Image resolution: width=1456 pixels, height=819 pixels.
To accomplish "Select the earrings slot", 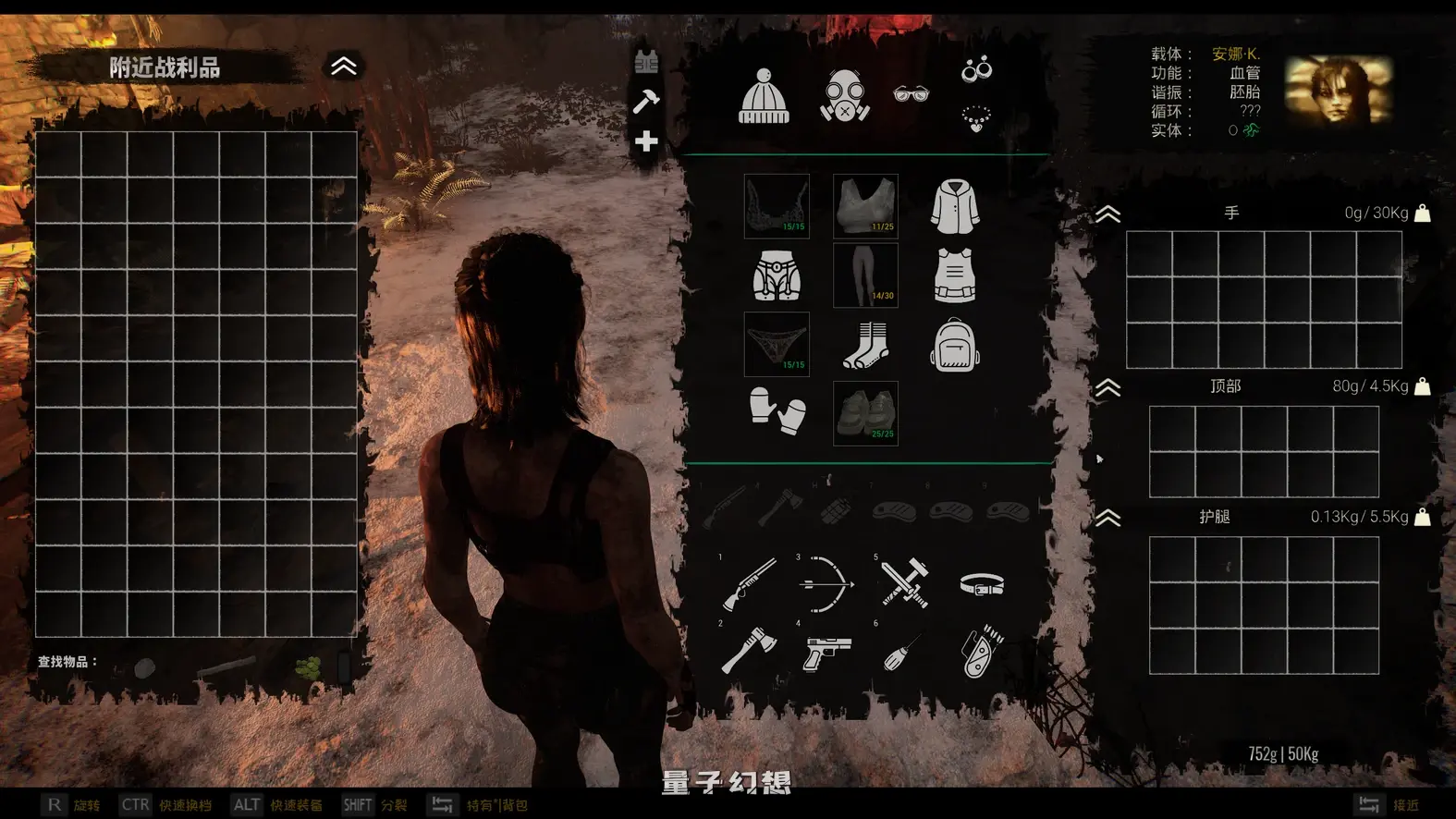I will [976, 69].
